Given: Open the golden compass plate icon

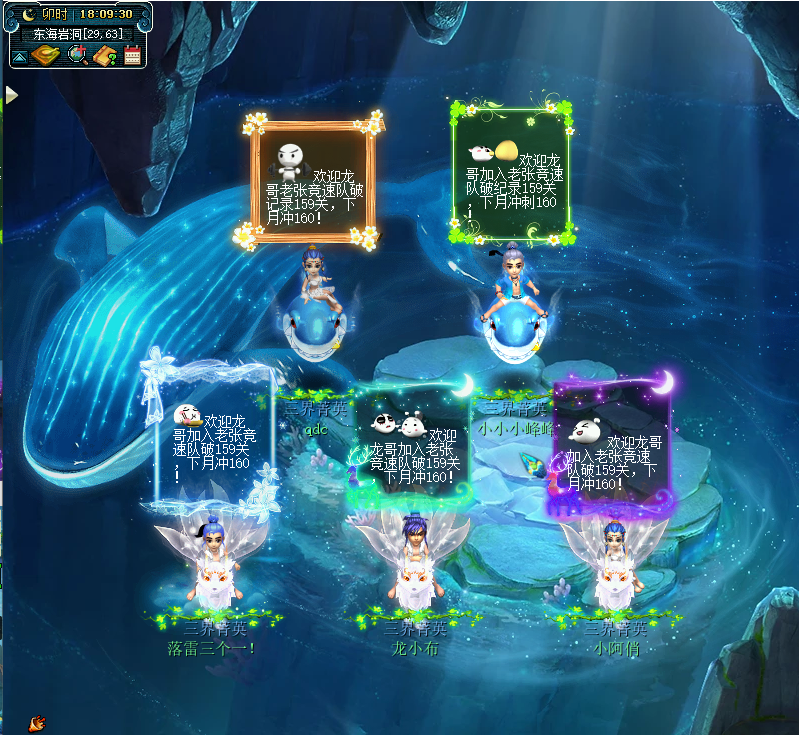Looking at the screenshot, I should pyautogui.click(x=45, y=55).
